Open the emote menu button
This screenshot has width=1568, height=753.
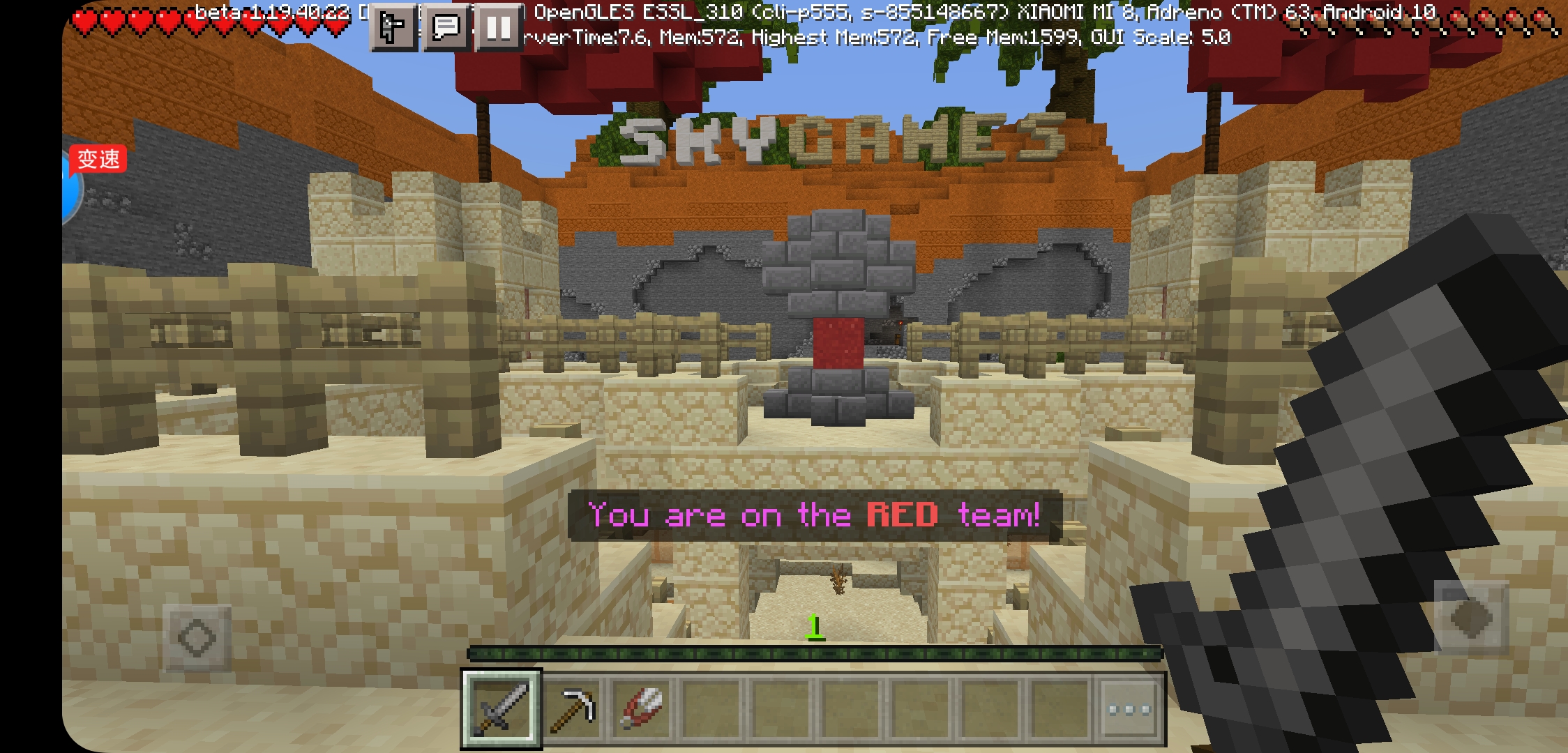[x=393, y=28]
